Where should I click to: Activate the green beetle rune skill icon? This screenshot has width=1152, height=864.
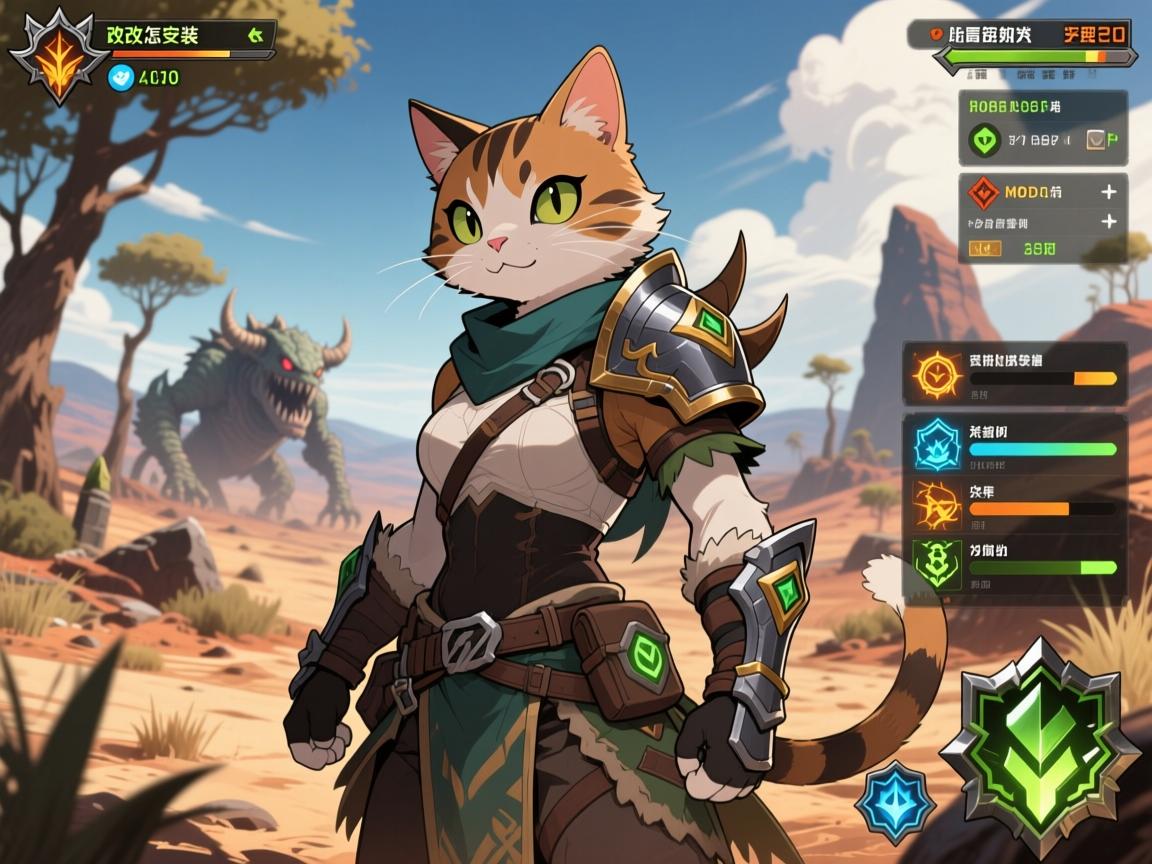tap(937, 565)
